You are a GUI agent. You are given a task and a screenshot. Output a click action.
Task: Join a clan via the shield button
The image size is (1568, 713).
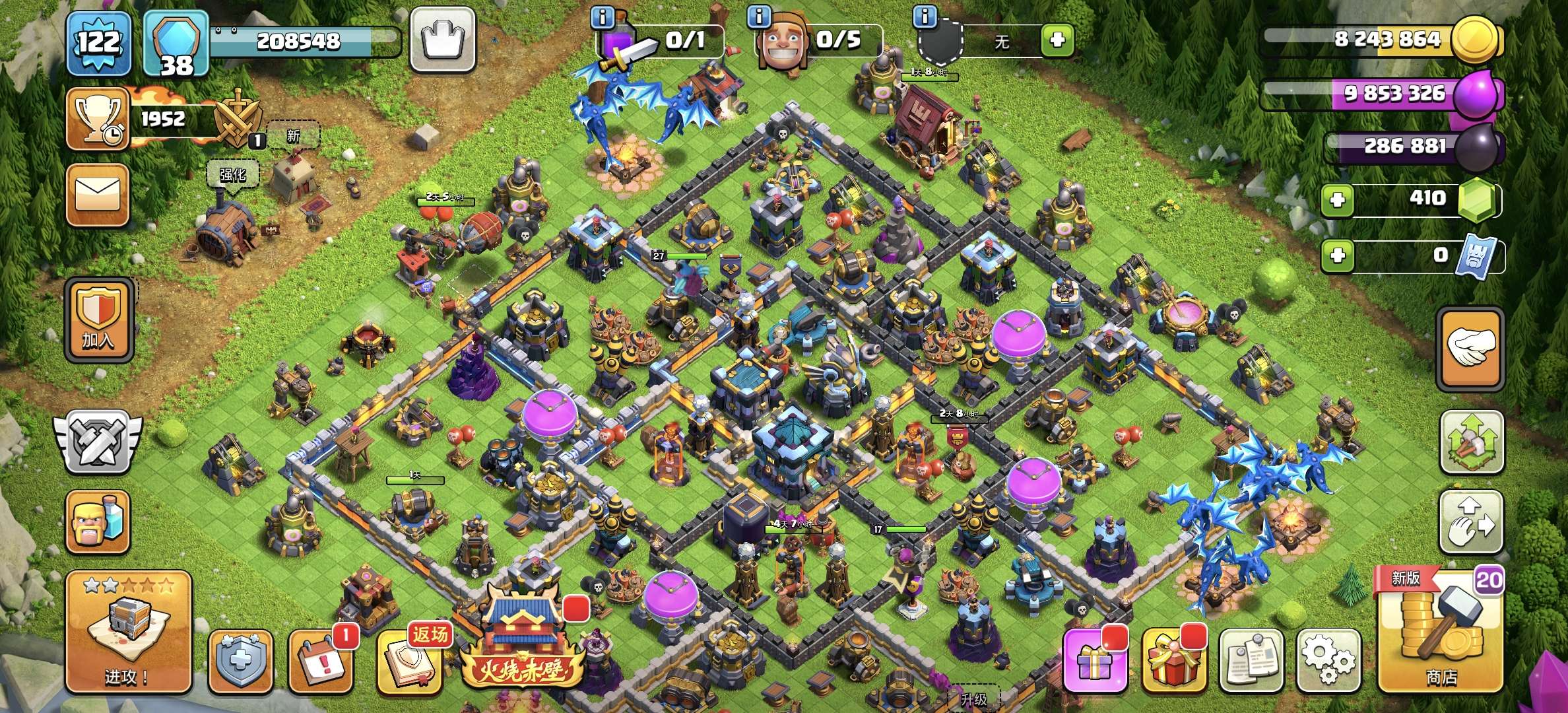tap(99, 322)
